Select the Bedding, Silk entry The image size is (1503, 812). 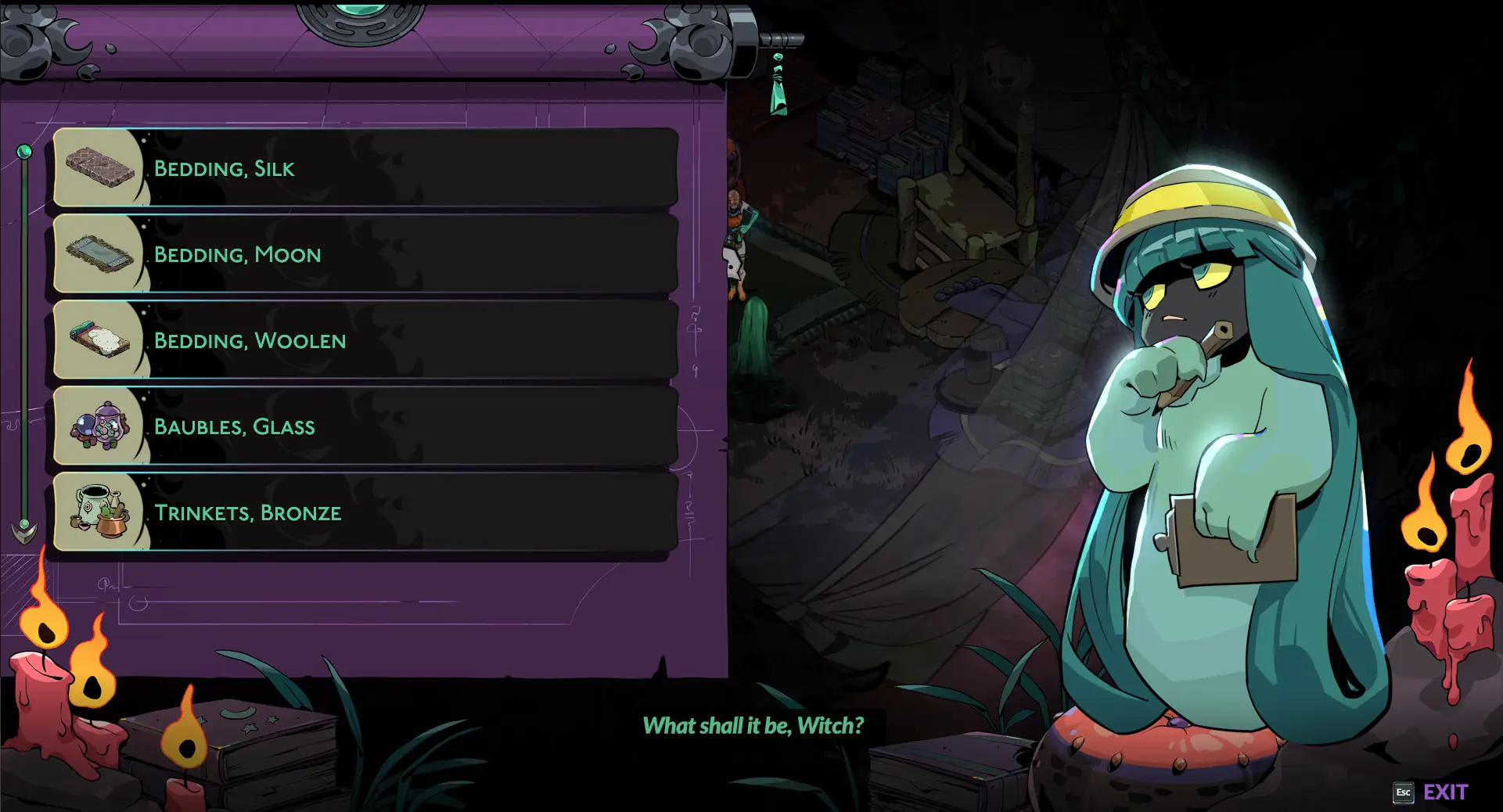pos(365,168)
